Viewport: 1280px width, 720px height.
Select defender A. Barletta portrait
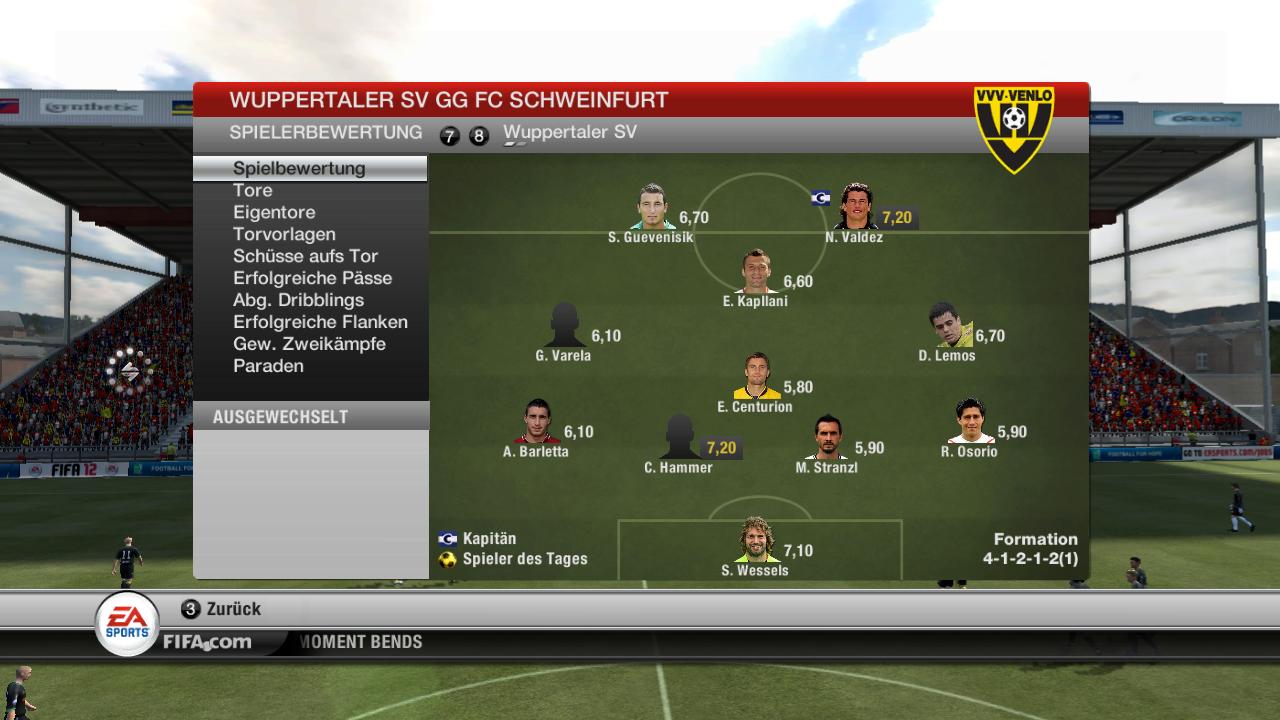coord(537,422)
